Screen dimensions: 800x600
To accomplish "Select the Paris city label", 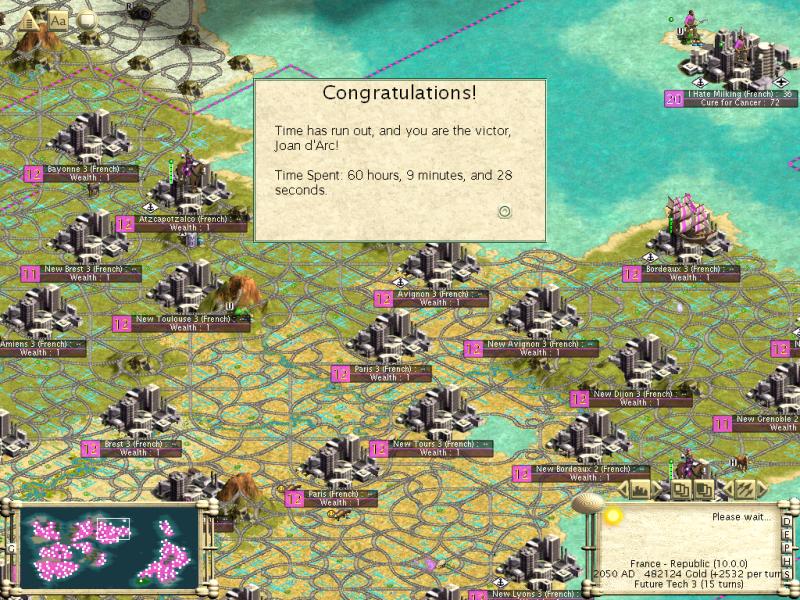I will point(332,494).
